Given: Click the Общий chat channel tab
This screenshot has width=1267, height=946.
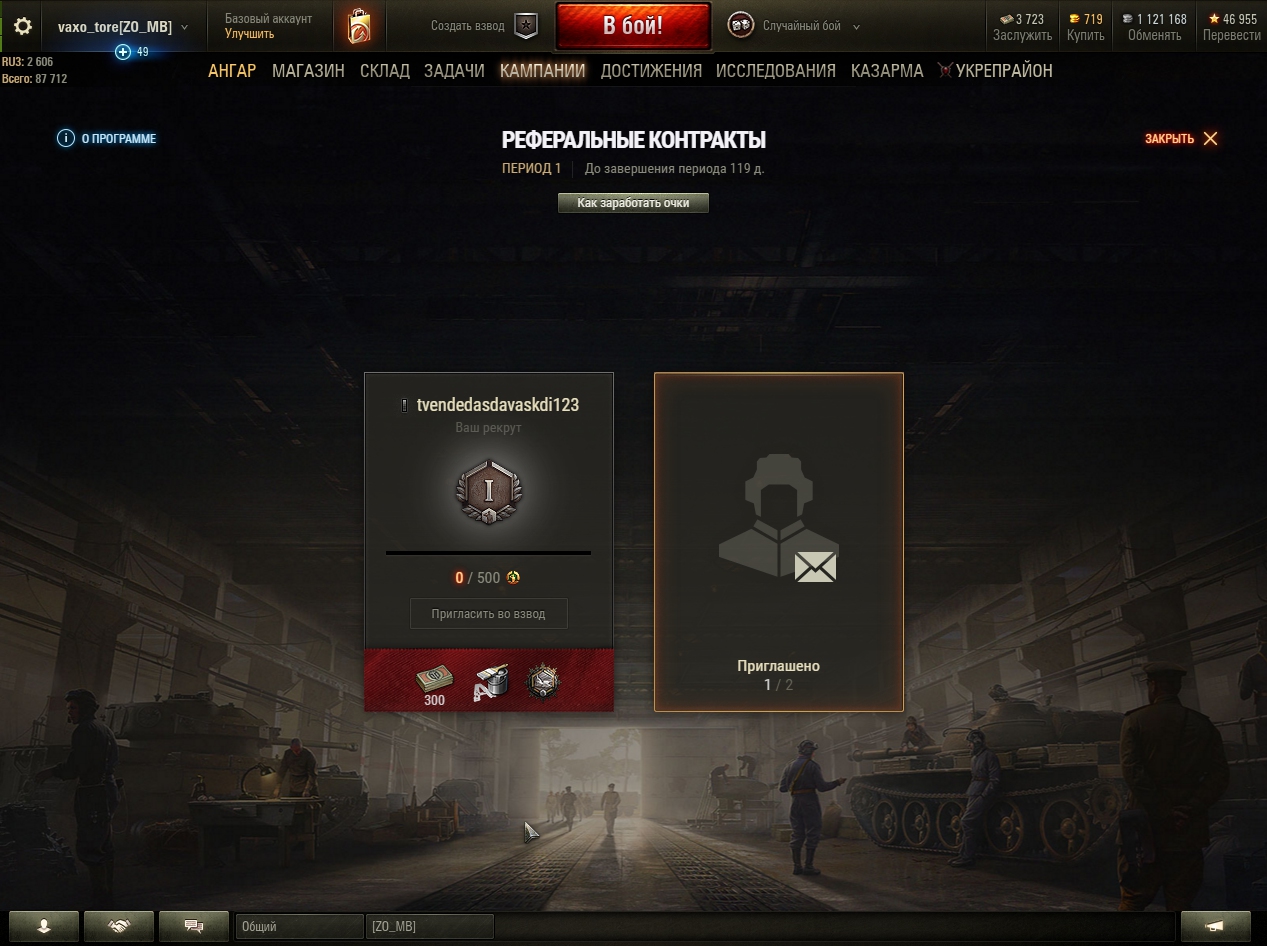Looking at the screenshot, I should pos(298,927).
